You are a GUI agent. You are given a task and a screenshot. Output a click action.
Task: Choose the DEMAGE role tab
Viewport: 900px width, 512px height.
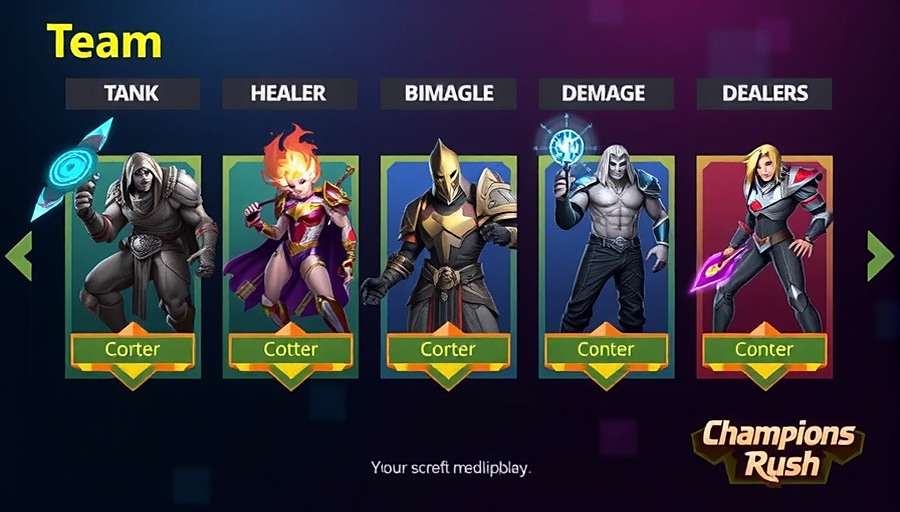(x=605, y=94)
